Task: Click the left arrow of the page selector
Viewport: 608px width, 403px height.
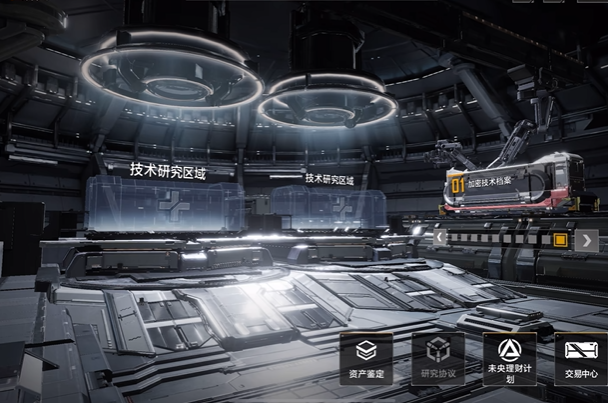Action: point(441,238)
